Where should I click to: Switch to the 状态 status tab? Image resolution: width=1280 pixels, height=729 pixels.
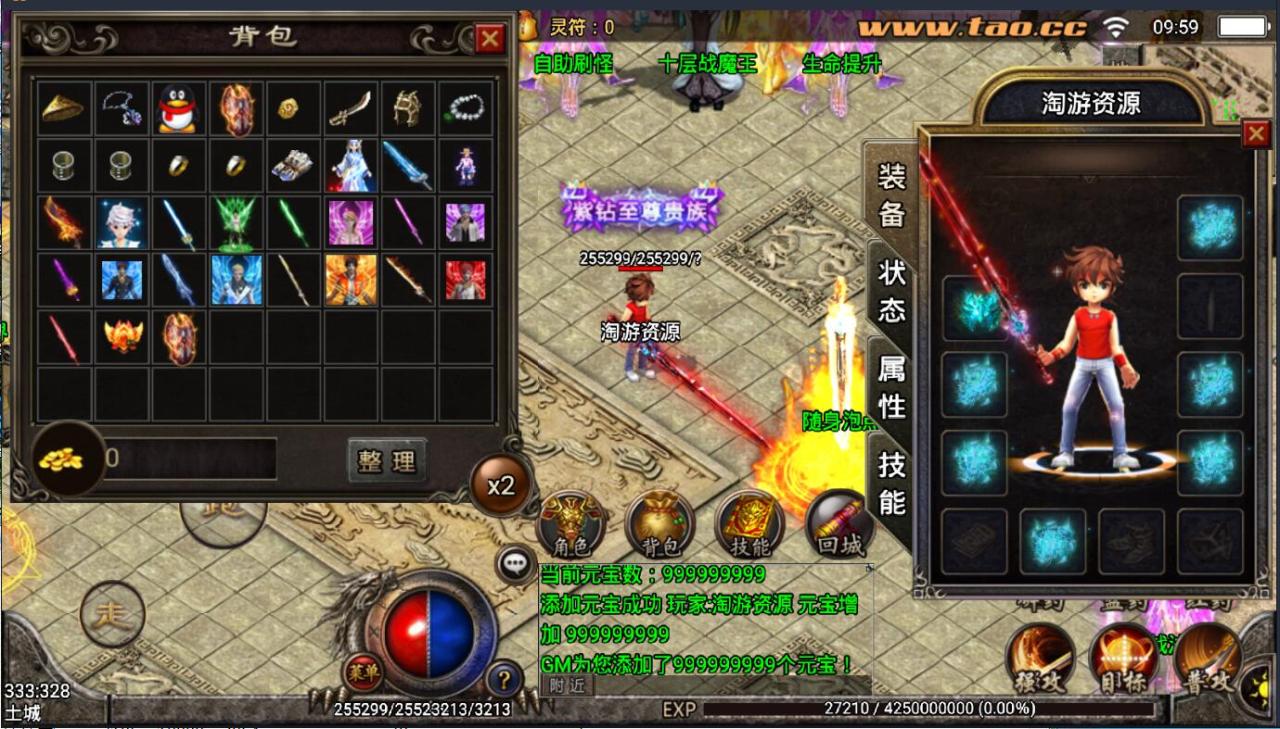[x=891, y=290]
